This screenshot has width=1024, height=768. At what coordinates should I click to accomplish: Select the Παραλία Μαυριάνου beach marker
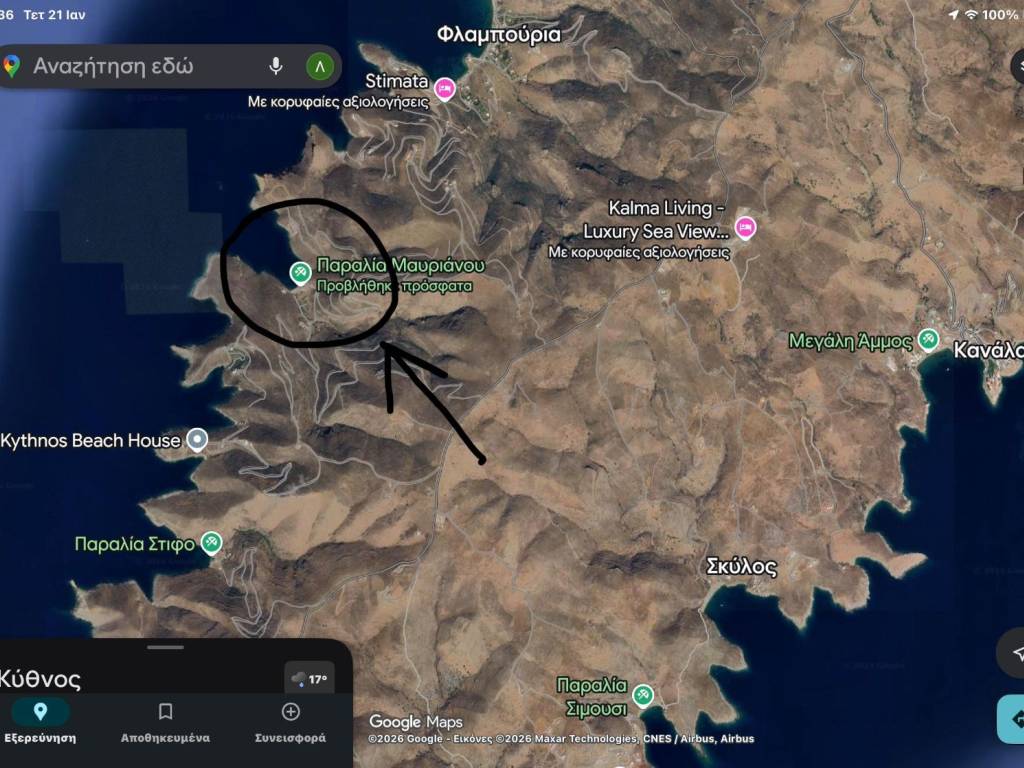[299, 272]
